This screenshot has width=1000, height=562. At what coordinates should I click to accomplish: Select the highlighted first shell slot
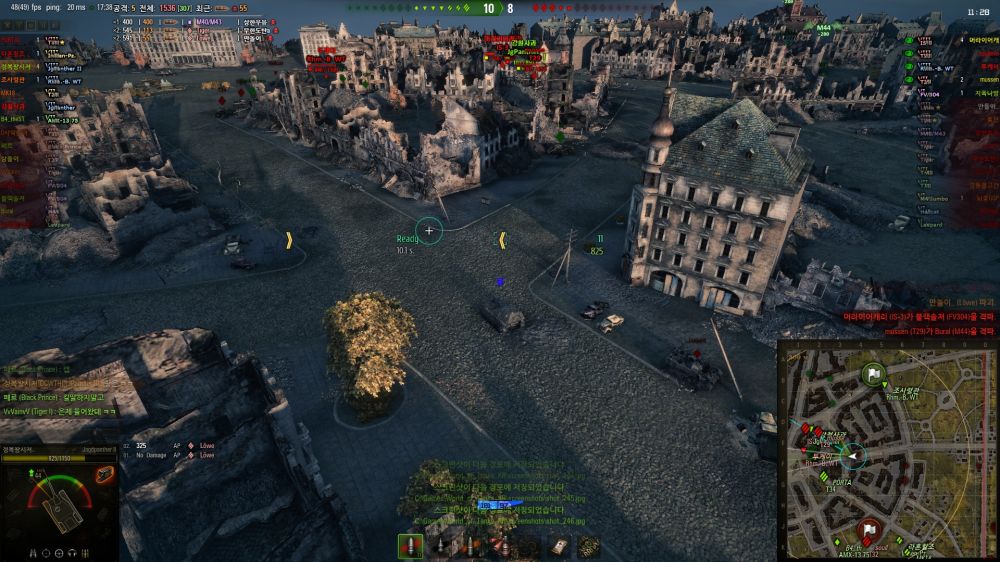pyautogui.click(x=411, y=546)
